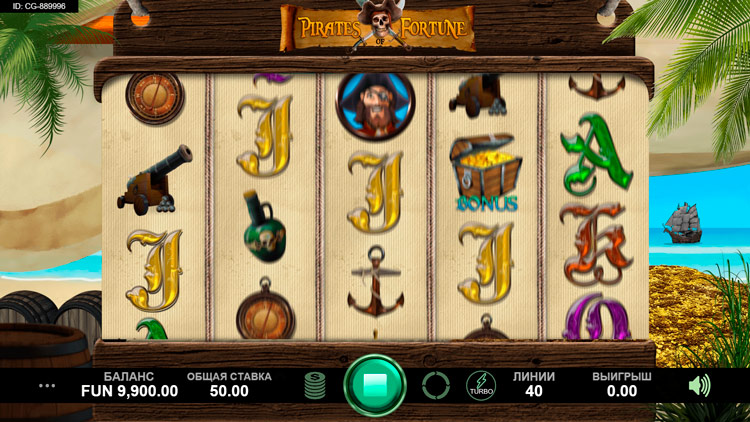Open the three-dot options menu
This screenshot has height=422, width=750.
pos(47,385)
